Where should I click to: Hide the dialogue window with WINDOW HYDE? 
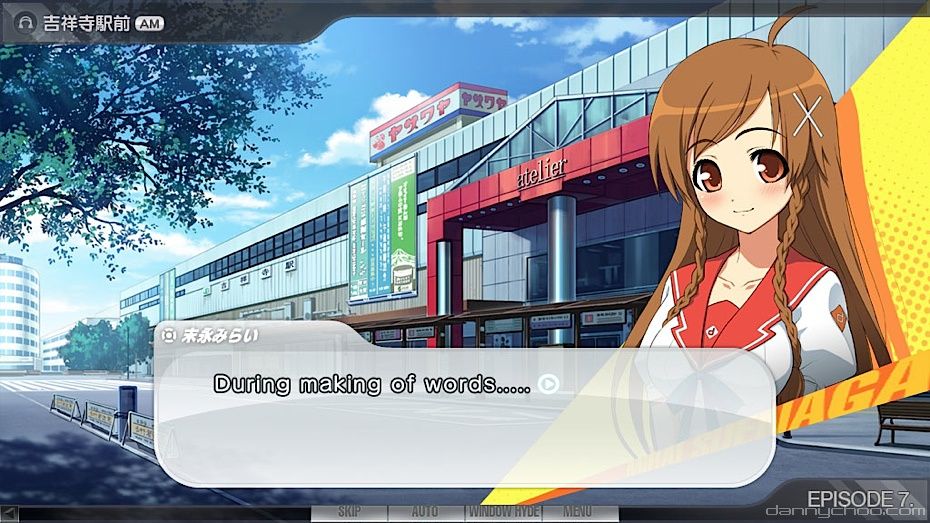[502, 512]
